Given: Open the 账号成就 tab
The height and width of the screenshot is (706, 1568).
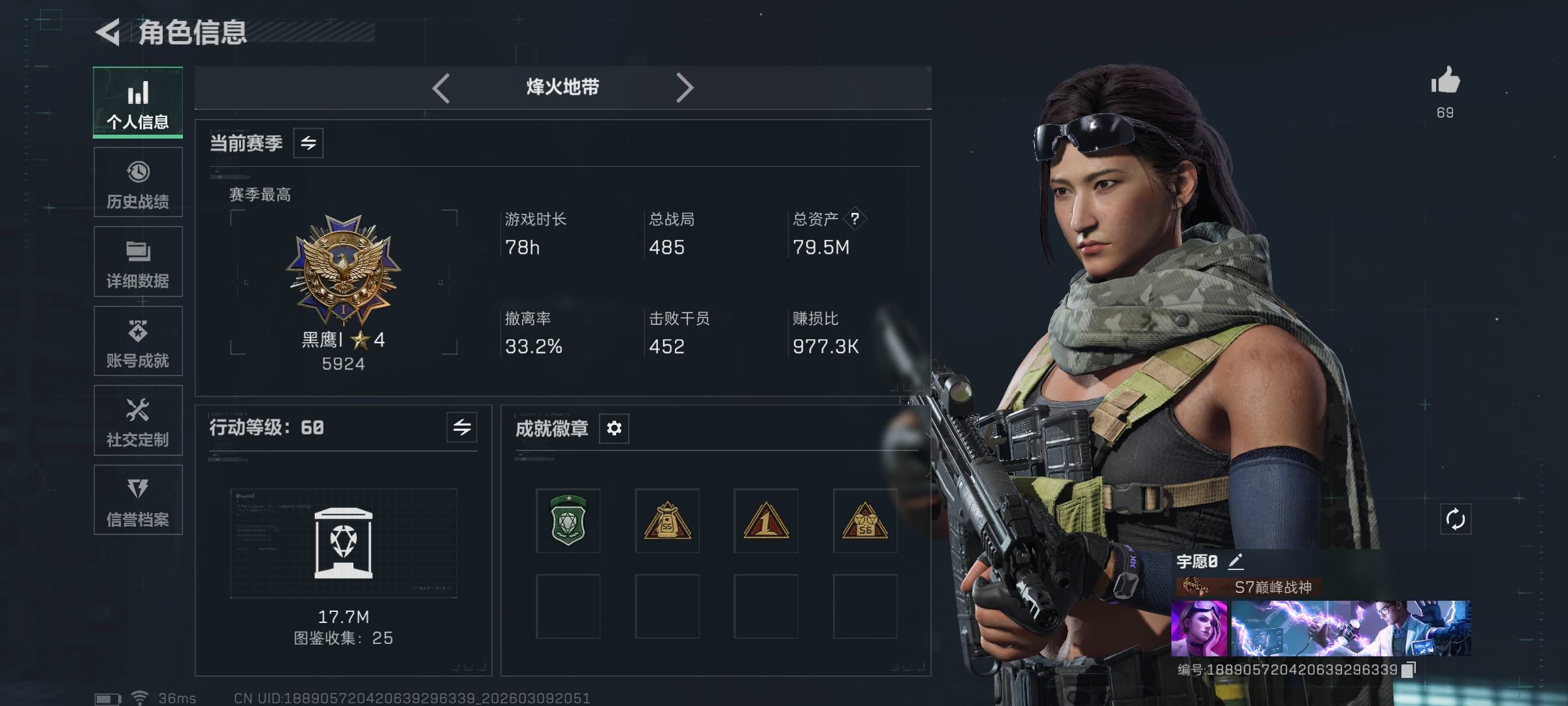Looking at the screenshot, I should tap(138, 341).
